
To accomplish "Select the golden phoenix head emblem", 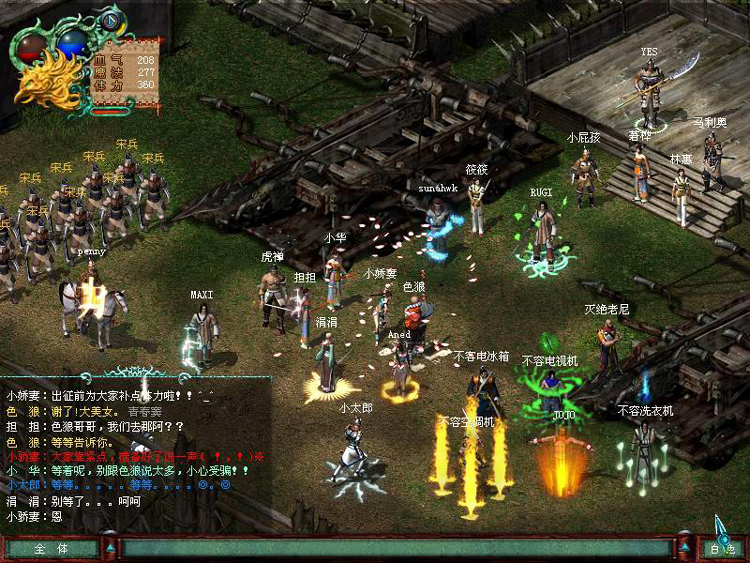I will tap(46, 82).
